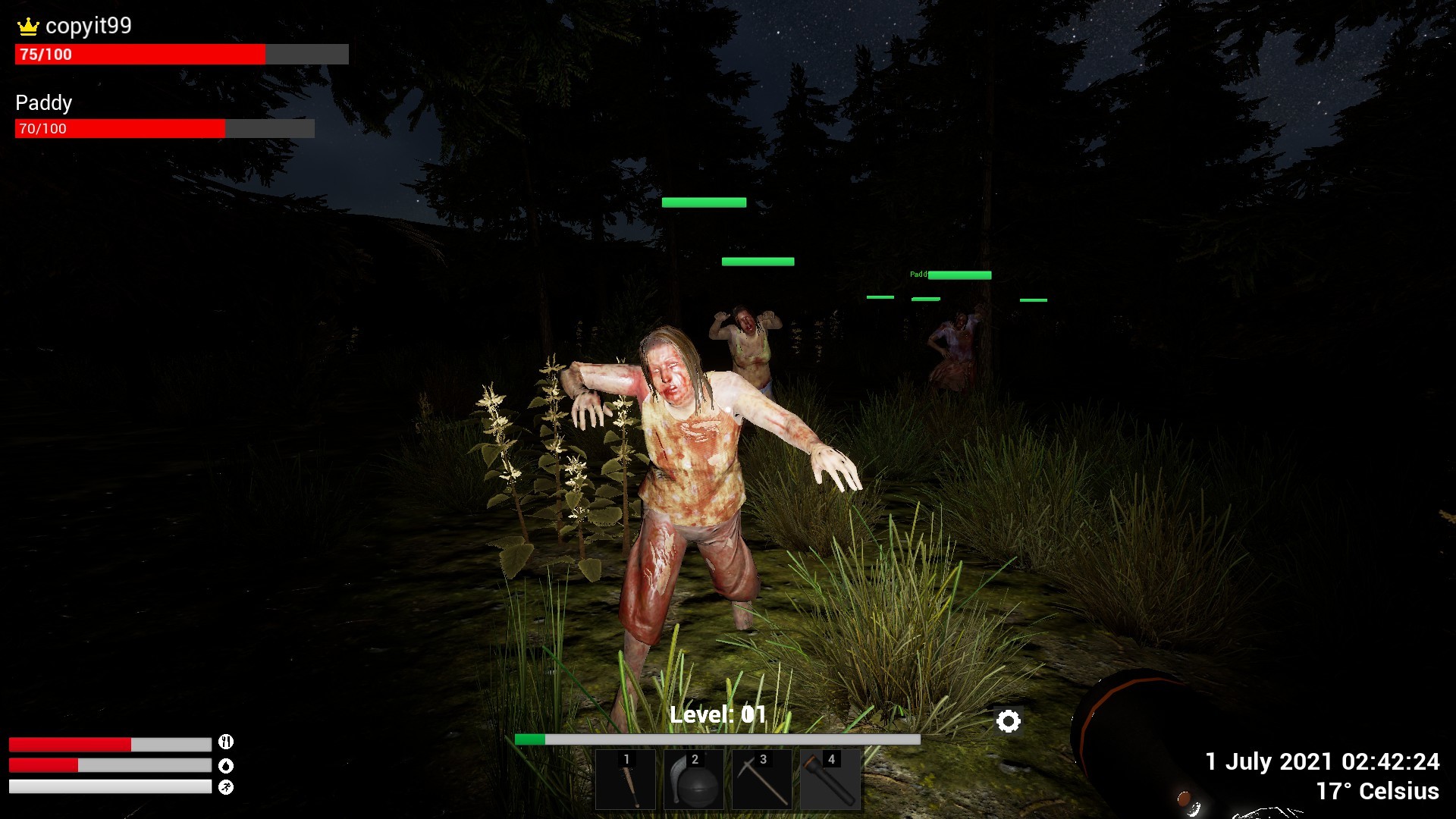Click the stamina runner icon
The width and height of the screenshot is (1456, 819).
tap(225, 786)
